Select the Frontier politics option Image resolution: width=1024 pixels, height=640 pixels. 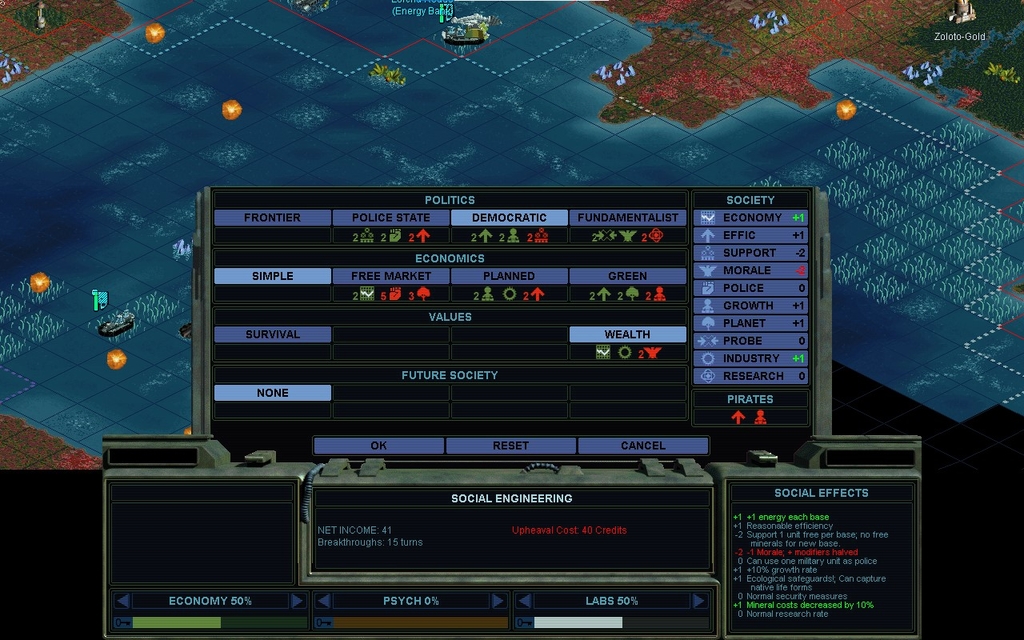[272, 217]
